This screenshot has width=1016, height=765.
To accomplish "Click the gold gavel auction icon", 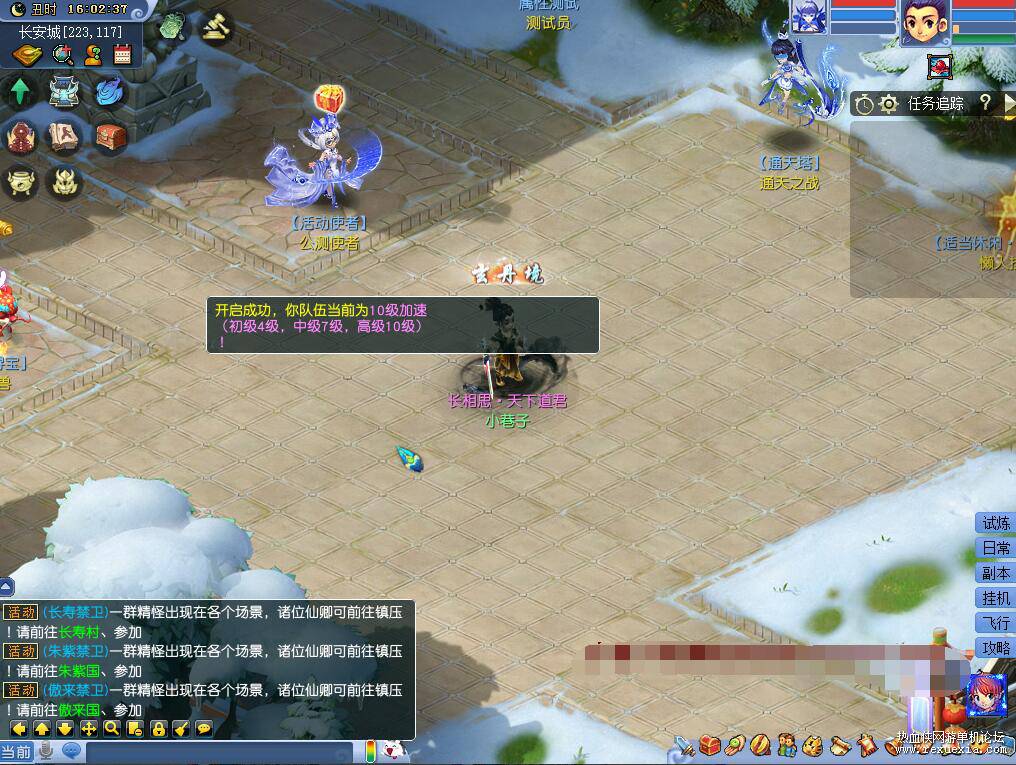I will [214, 26].
